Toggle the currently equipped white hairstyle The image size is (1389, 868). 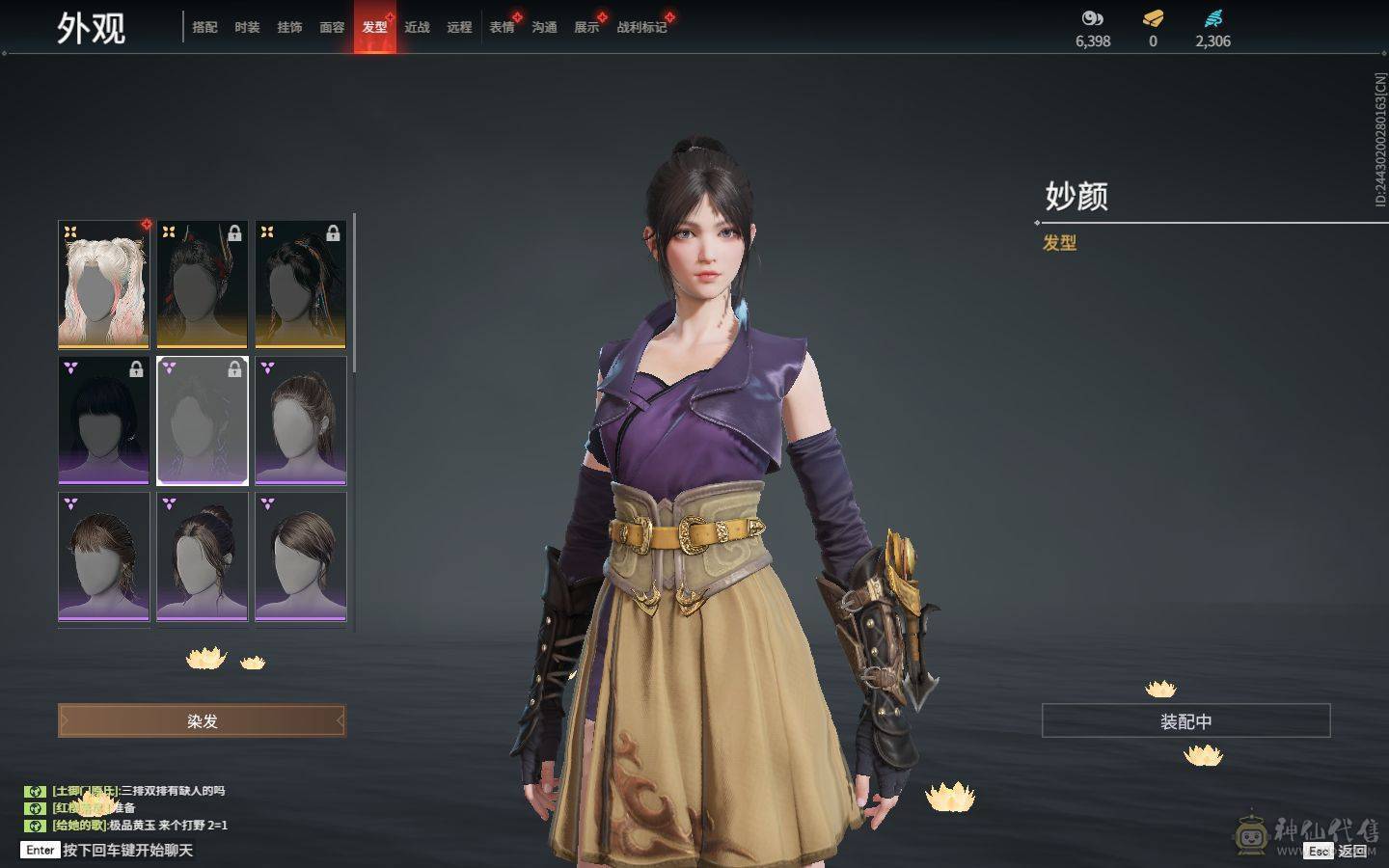click(104, 283)
